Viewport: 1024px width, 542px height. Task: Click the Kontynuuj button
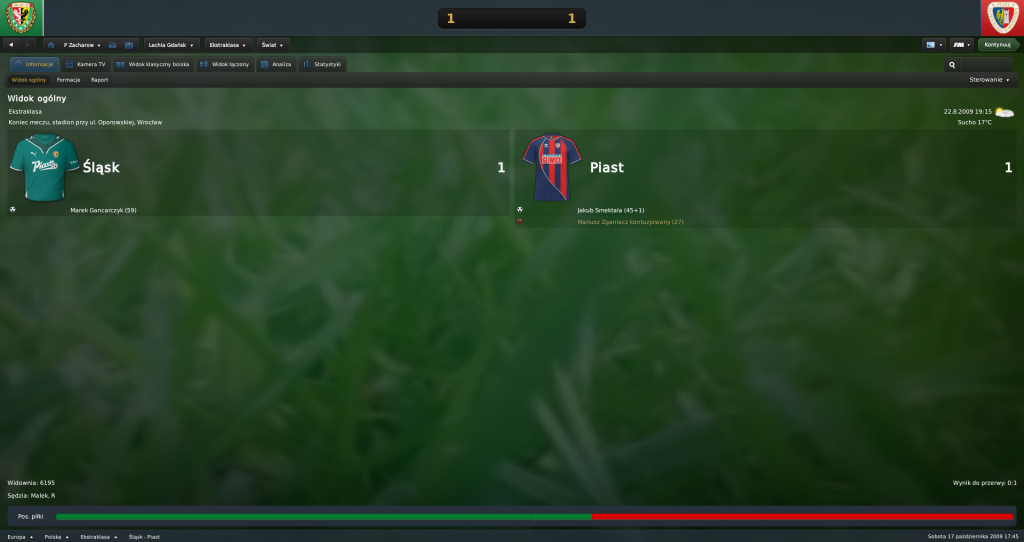click(x=997, y=45)
